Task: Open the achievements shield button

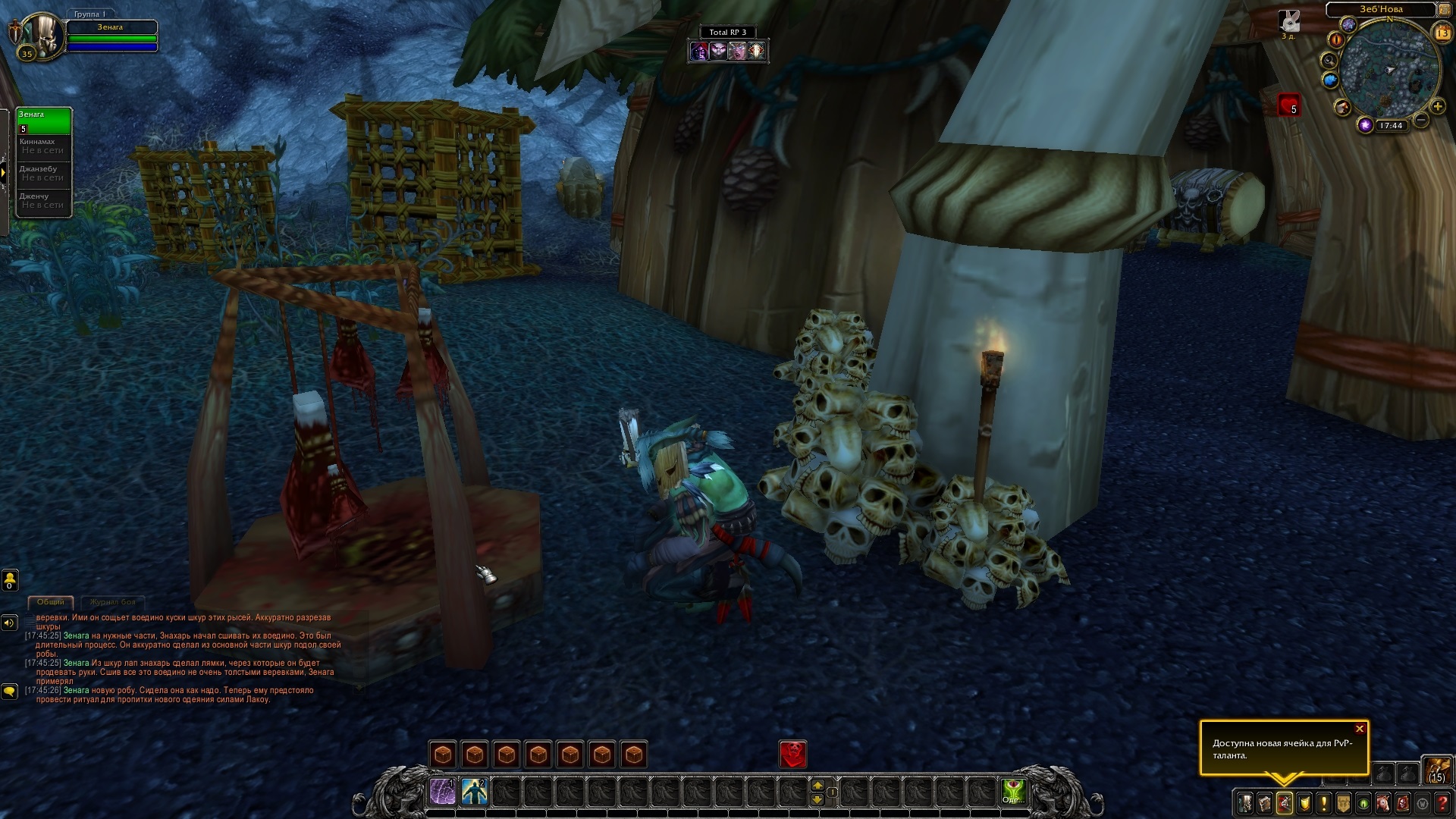Action: 1304,802
